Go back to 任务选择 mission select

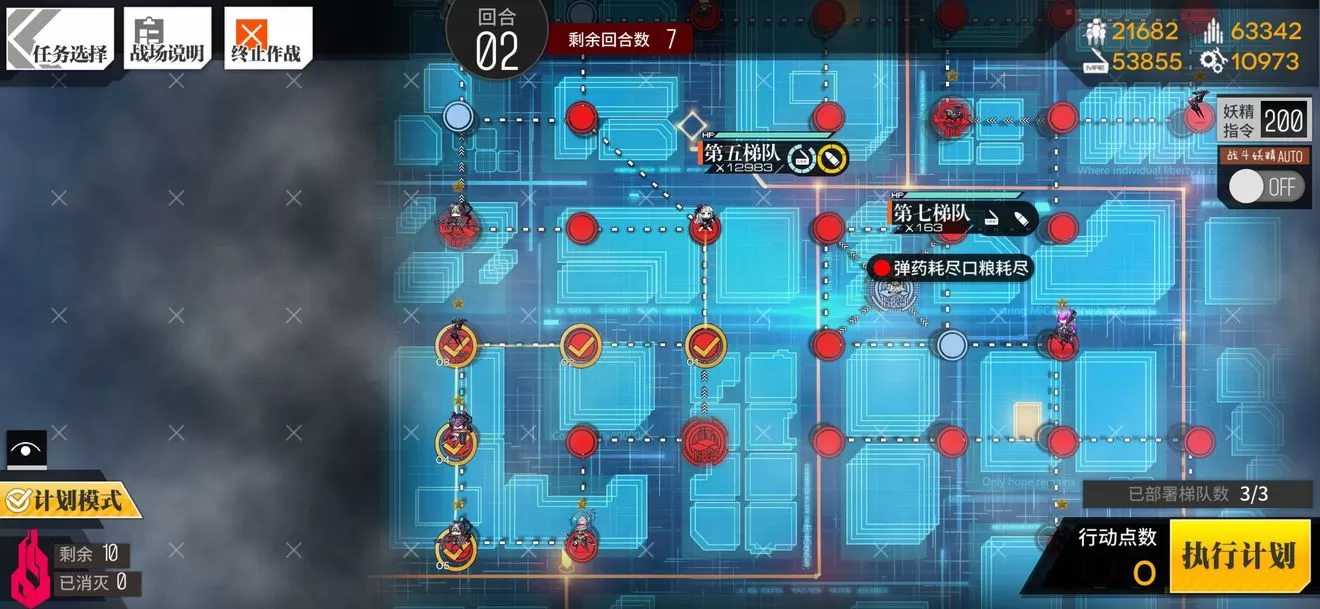(x=60, y=40)
